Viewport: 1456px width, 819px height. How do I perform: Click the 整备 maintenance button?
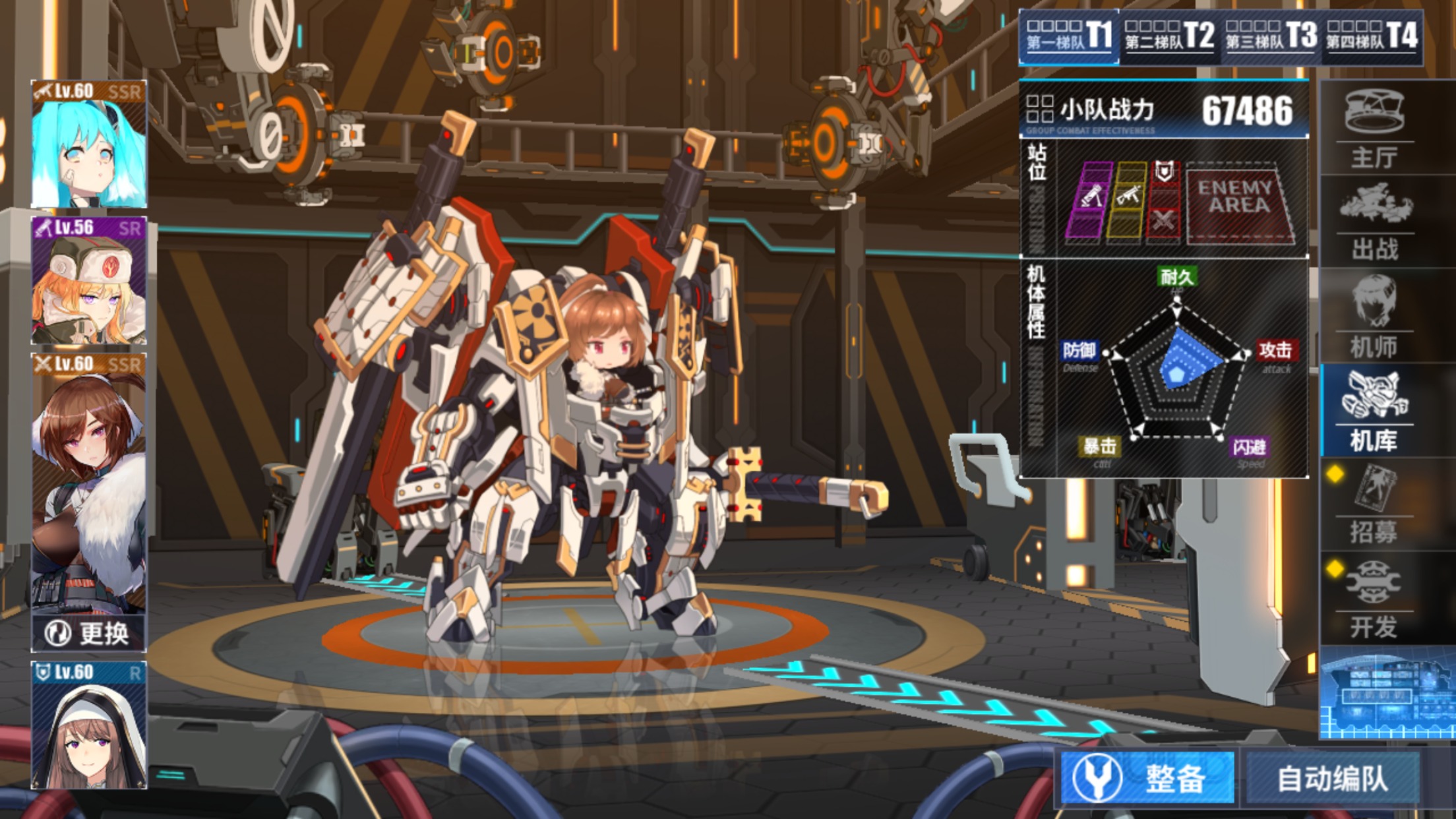(1147, 778)
